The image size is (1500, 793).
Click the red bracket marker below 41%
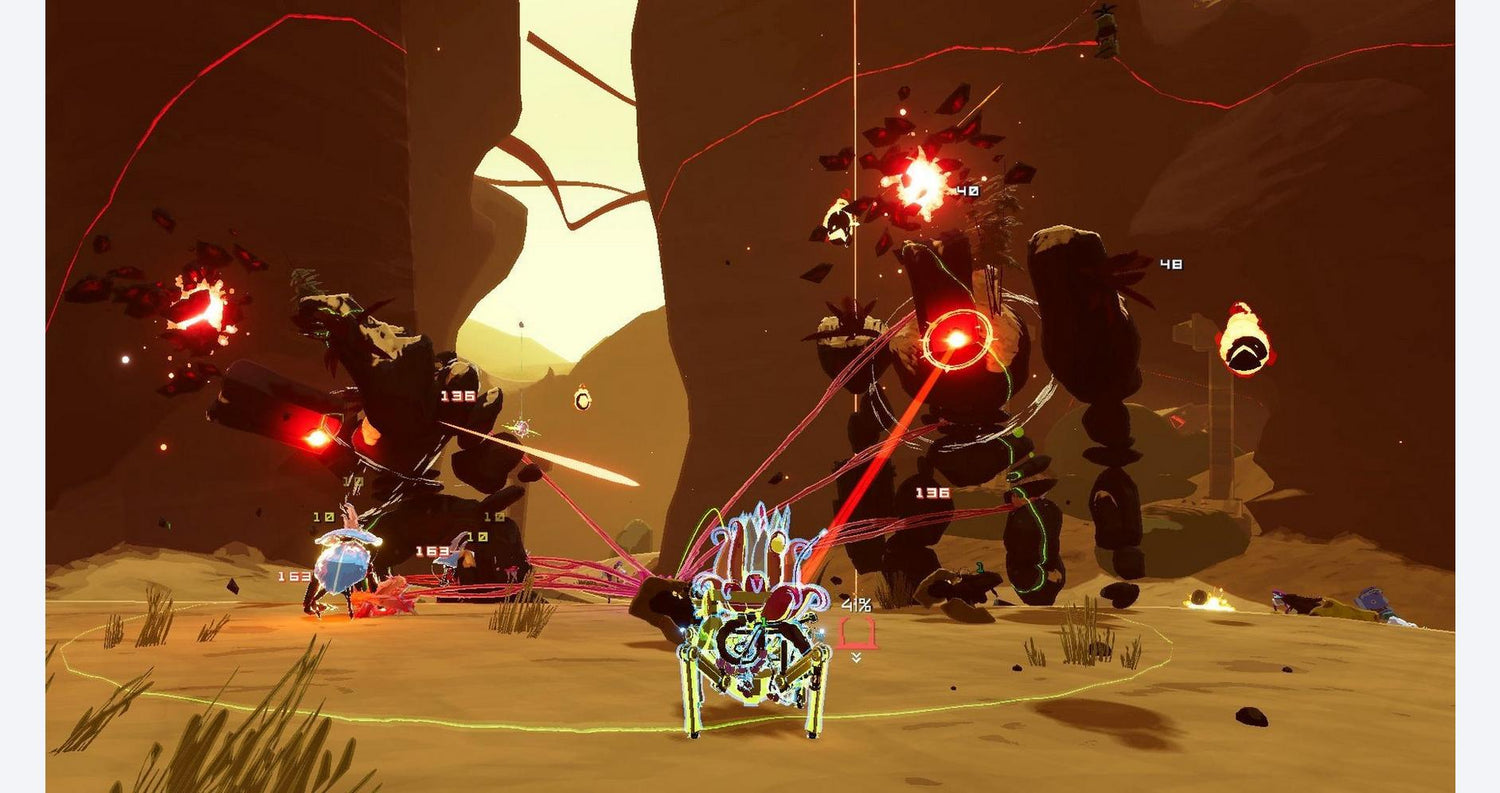[858, 630]
